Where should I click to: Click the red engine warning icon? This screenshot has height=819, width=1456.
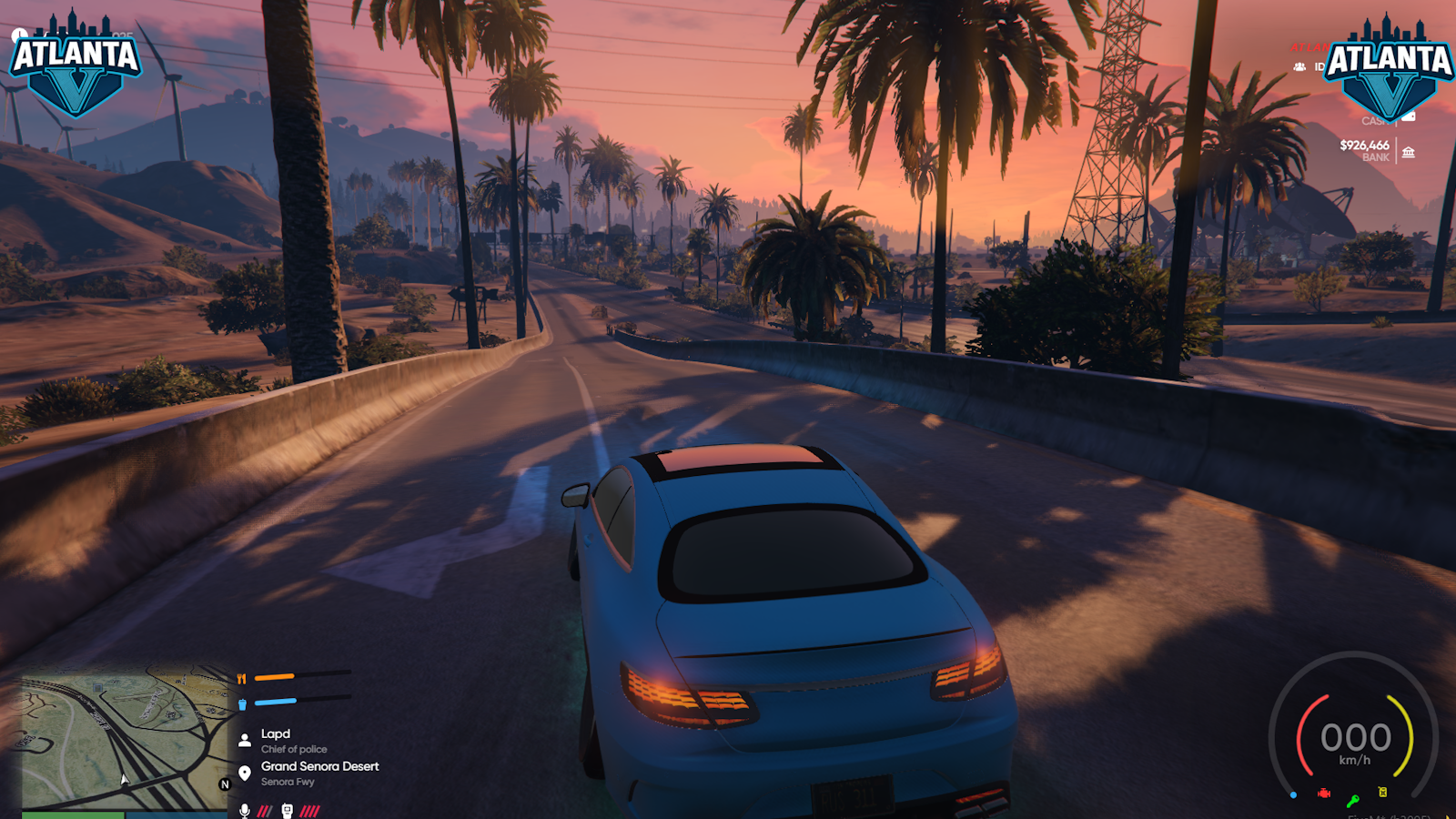coord(1324,794)
